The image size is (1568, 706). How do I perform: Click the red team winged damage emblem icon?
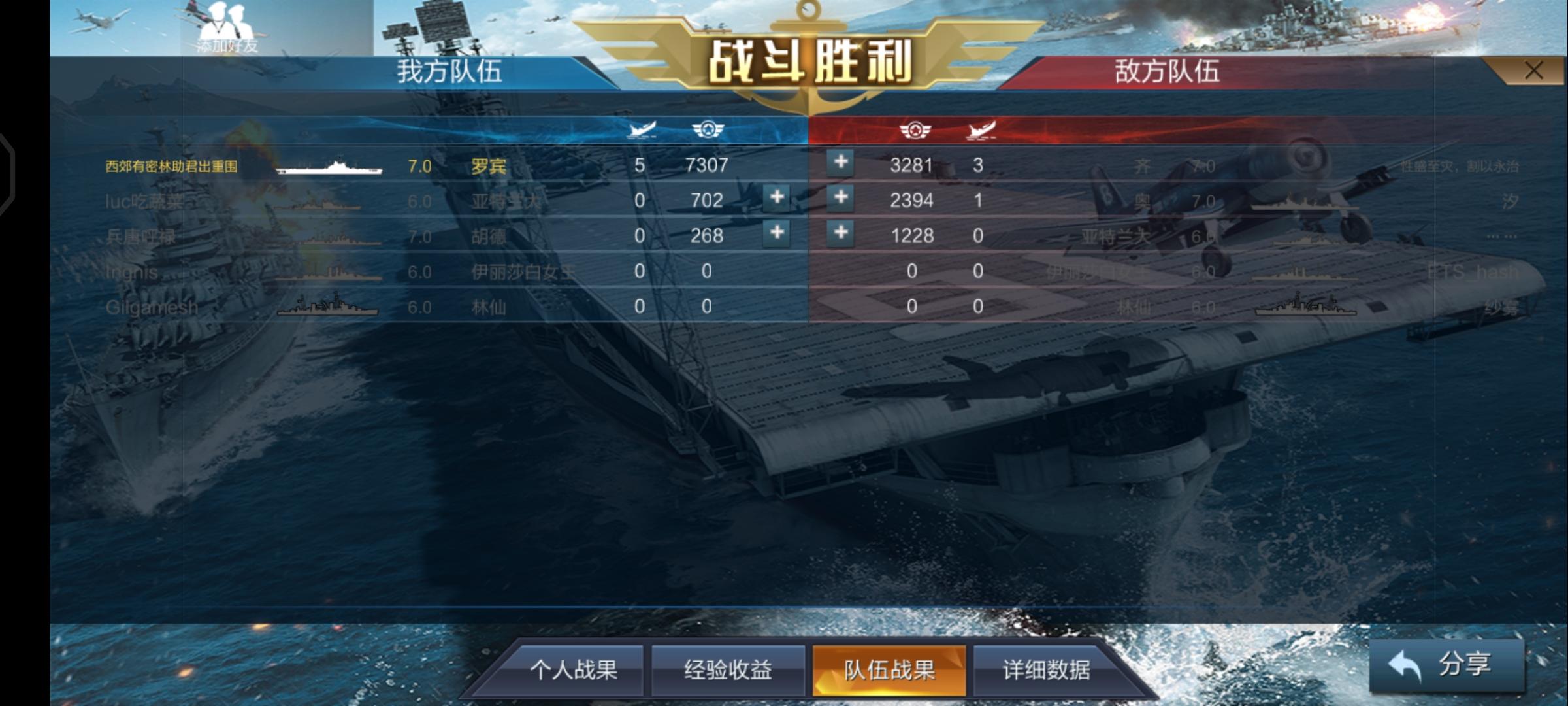point(914,129)
